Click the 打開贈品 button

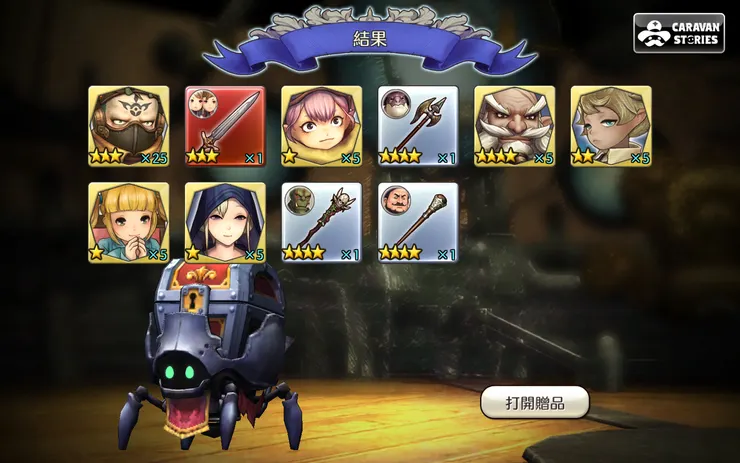534,402
